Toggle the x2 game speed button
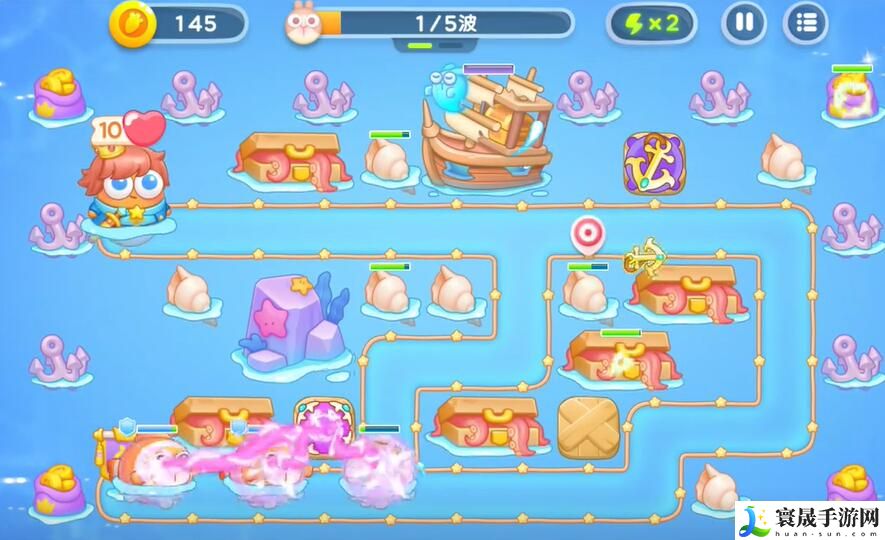885x540 pixels. click(x=651, y=23)
